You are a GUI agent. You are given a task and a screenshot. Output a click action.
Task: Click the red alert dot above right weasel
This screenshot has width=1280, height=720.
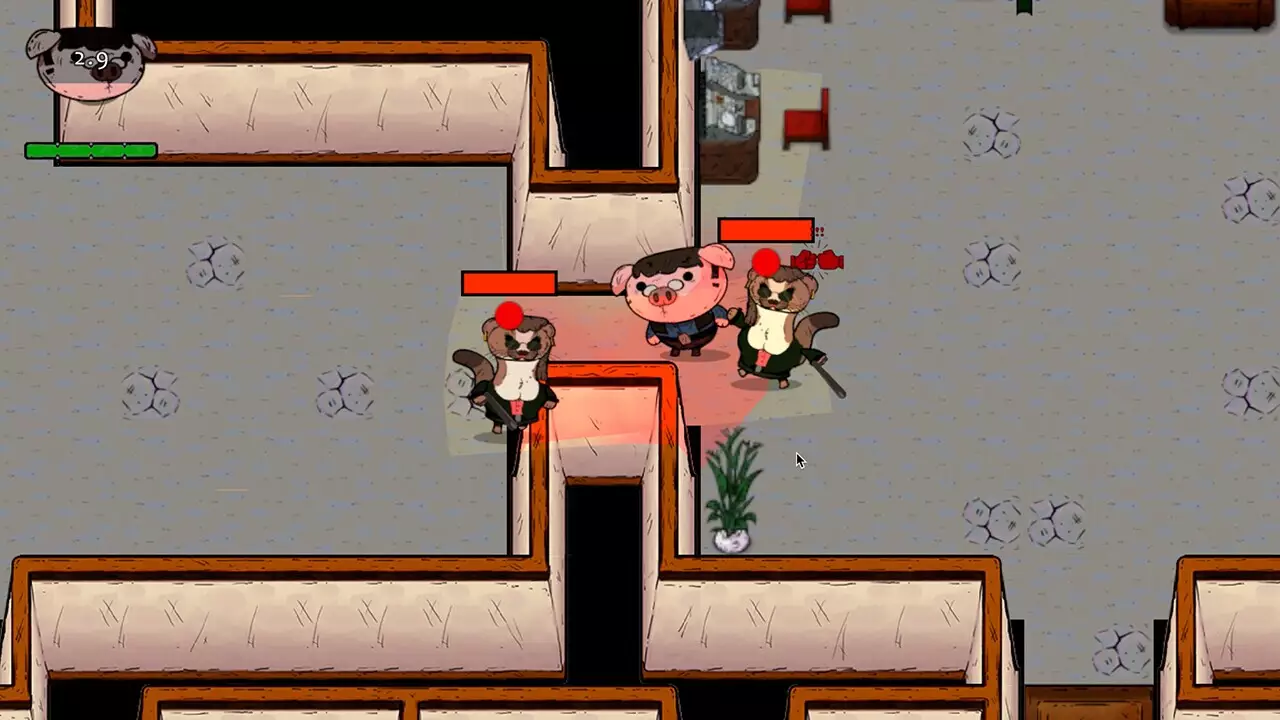pyautogui.click(x=766, y=262)
